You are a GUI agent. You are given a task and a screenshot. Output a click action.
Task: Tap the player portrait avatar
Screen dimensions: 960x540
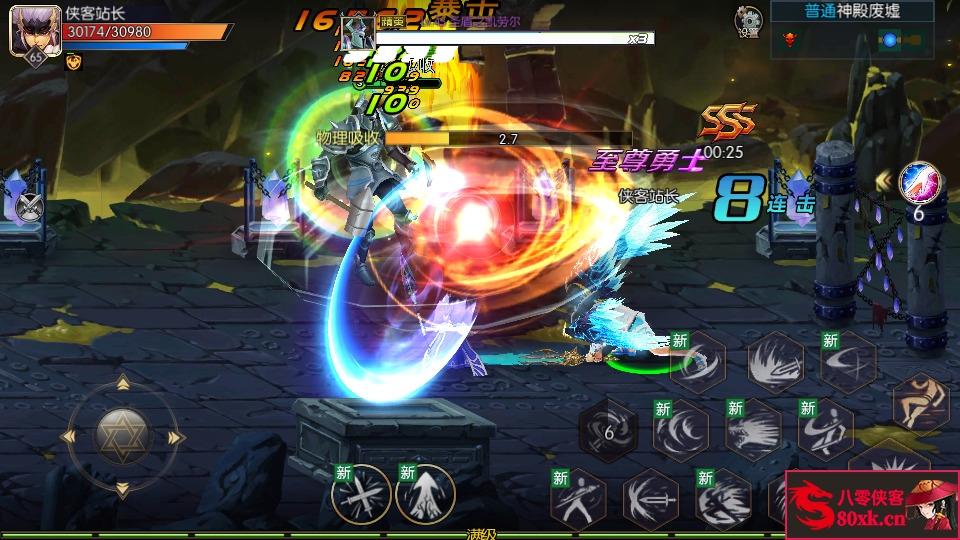coord(29,32)
